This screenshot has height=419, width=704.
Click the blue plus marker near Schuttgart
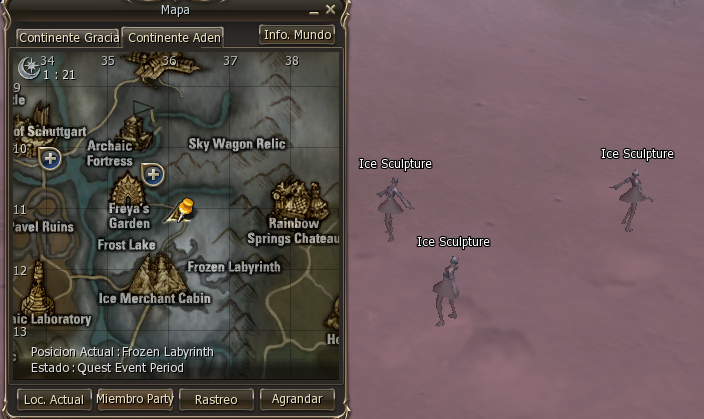click(x=50, y=158)
